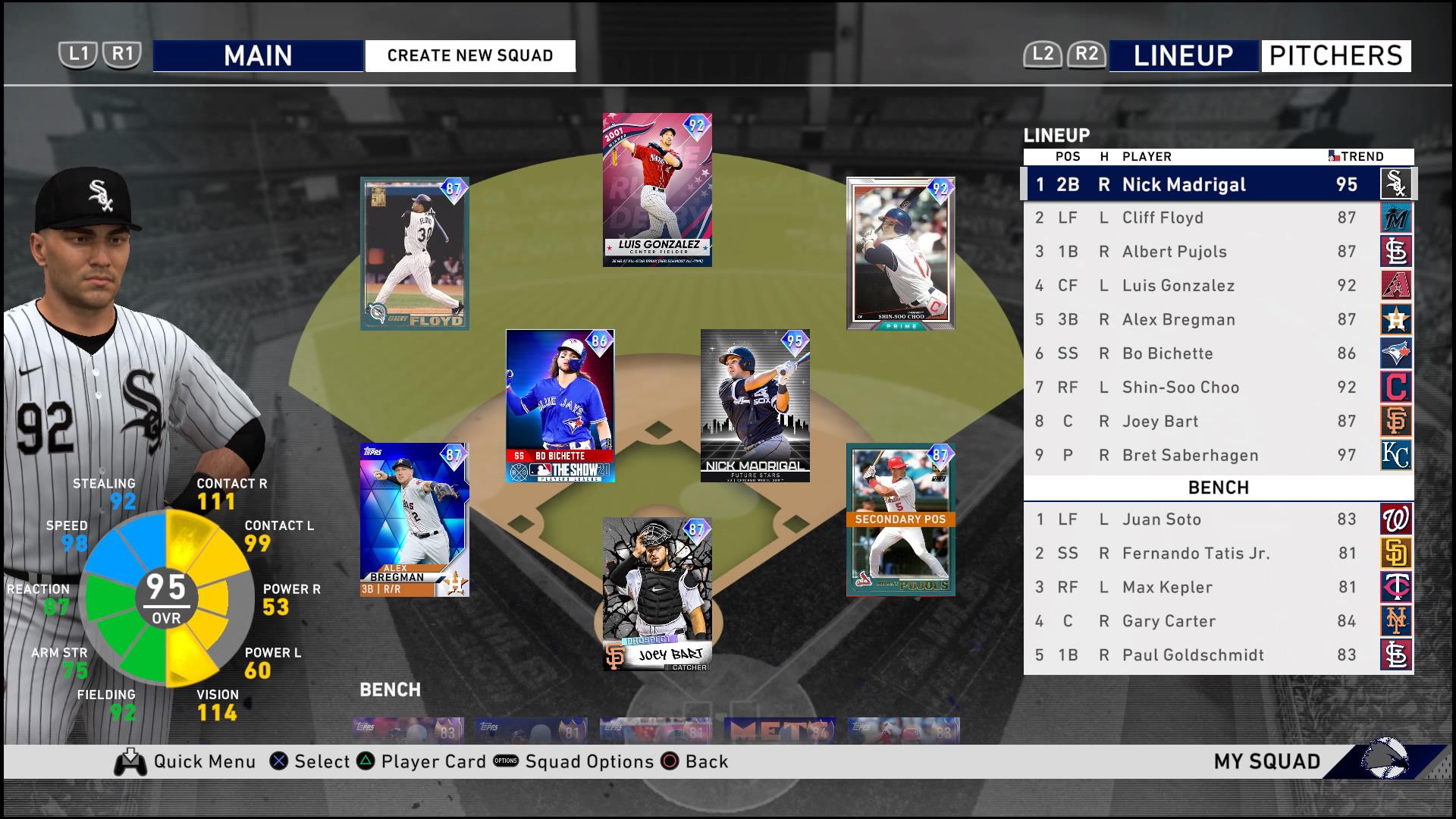
Task: Select the MAIN tab
Action: coord(259,55)
